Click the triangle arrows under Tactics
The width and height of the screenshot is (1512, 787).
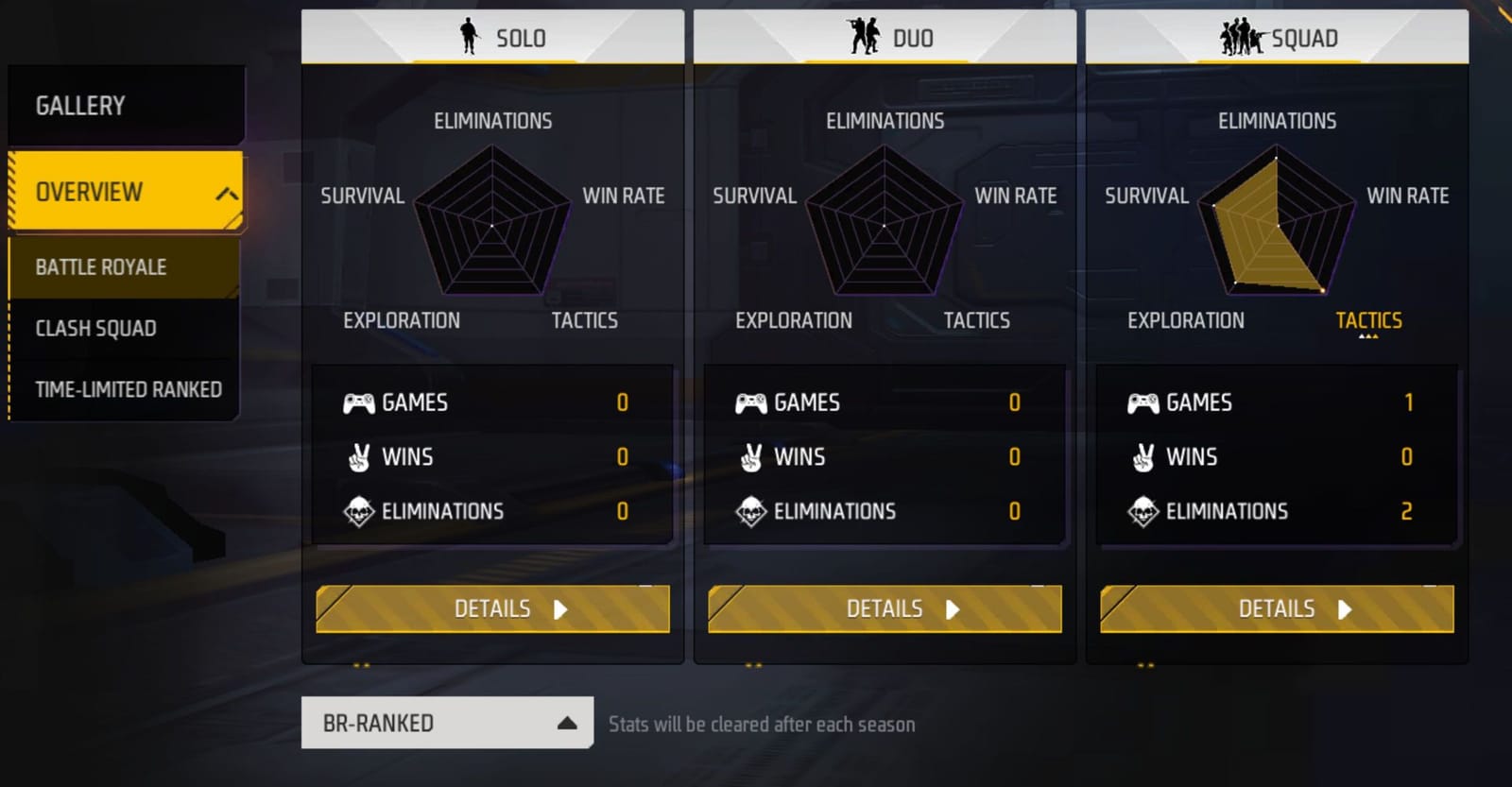pyautogui.click(x=1370, y=335)
